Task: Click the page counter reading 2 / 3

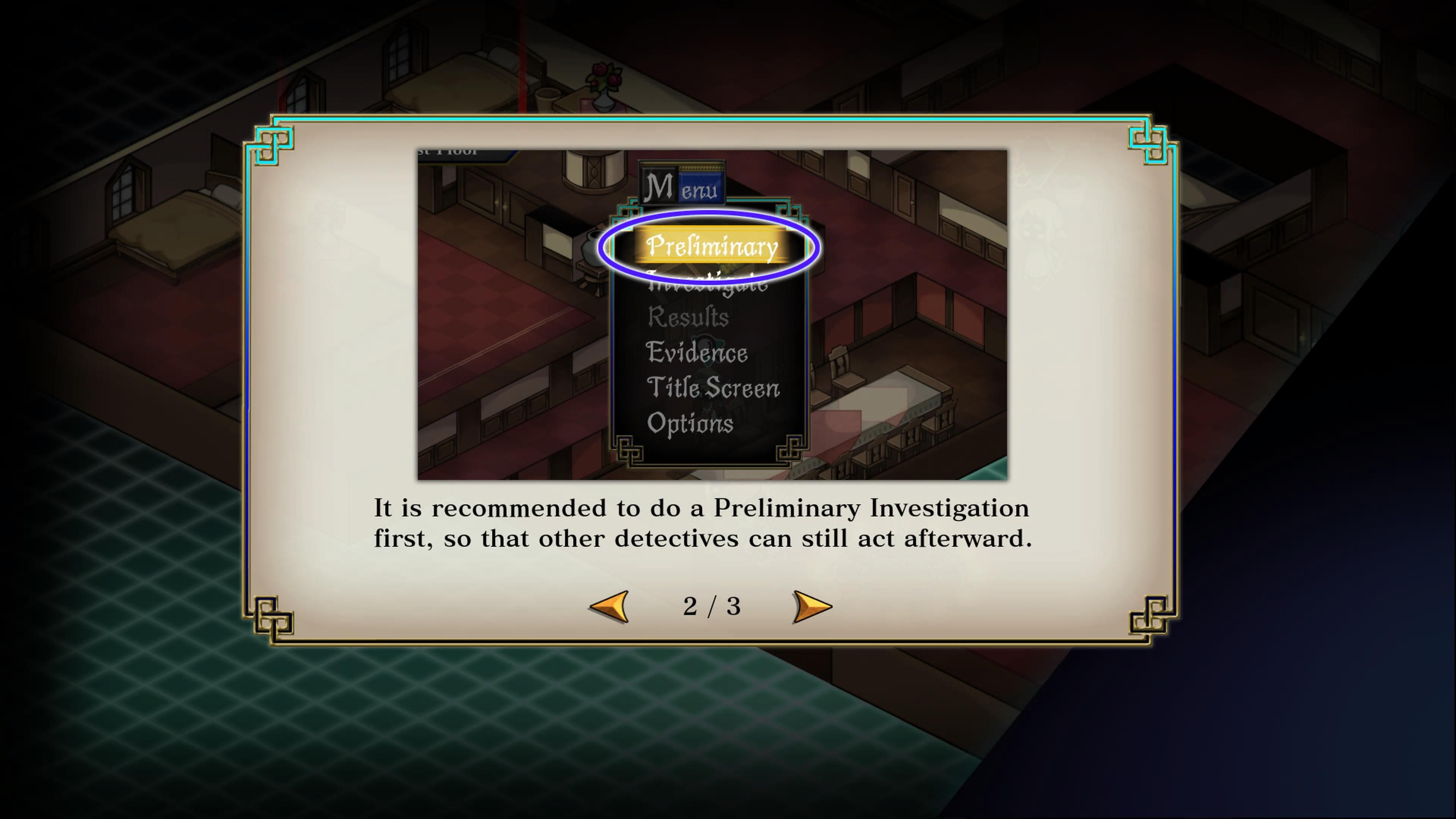Action: click(x=712, y=607)
